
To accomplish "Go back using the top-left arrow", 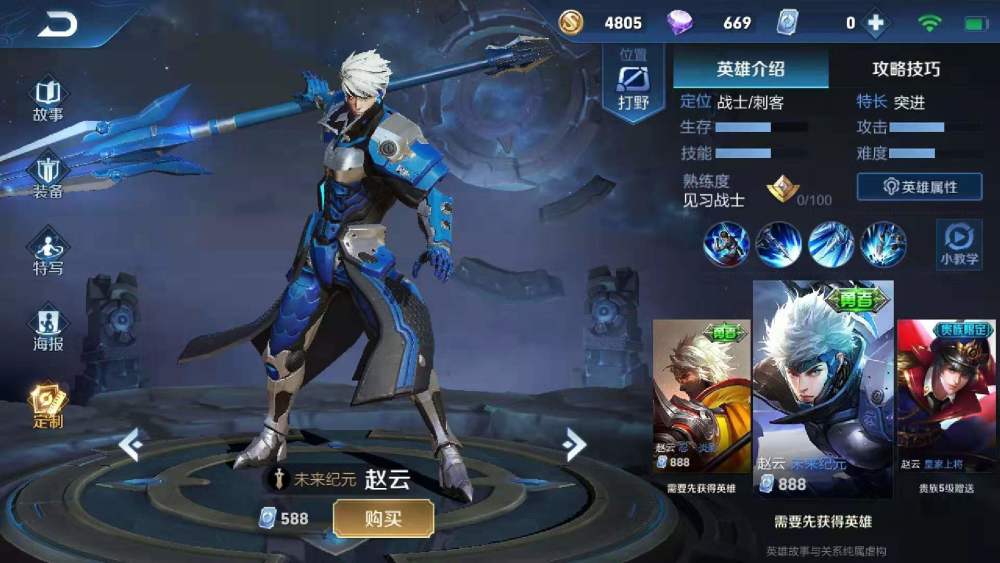I will click(57, 24).
